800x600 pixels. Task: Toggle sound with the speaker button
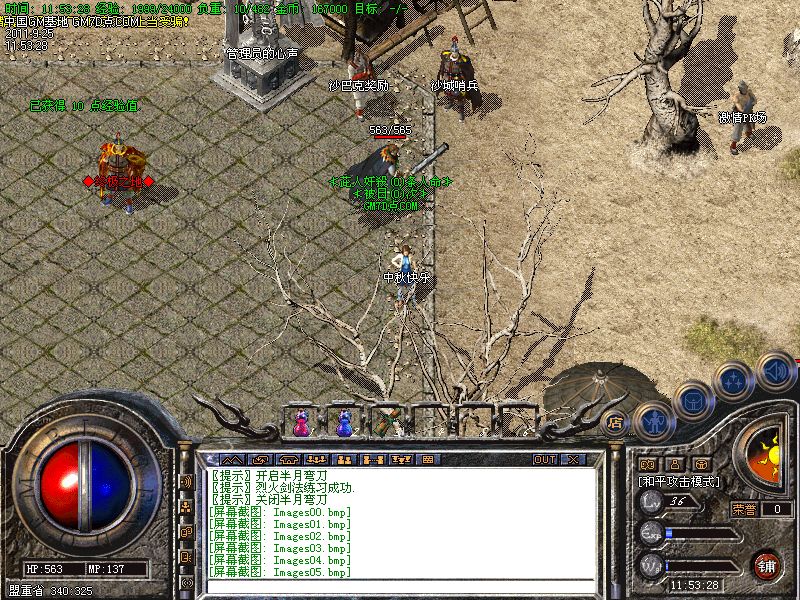775,371
